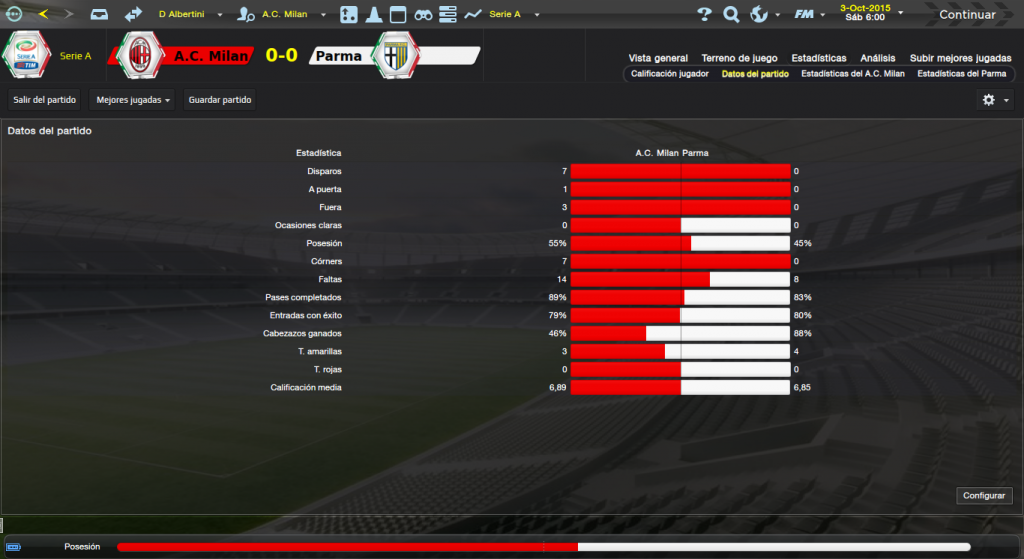Image resolution: width=1024 pixels, height=559 pixels.
Task: Save match with Guardar partido
Action: tap(220, 100)
